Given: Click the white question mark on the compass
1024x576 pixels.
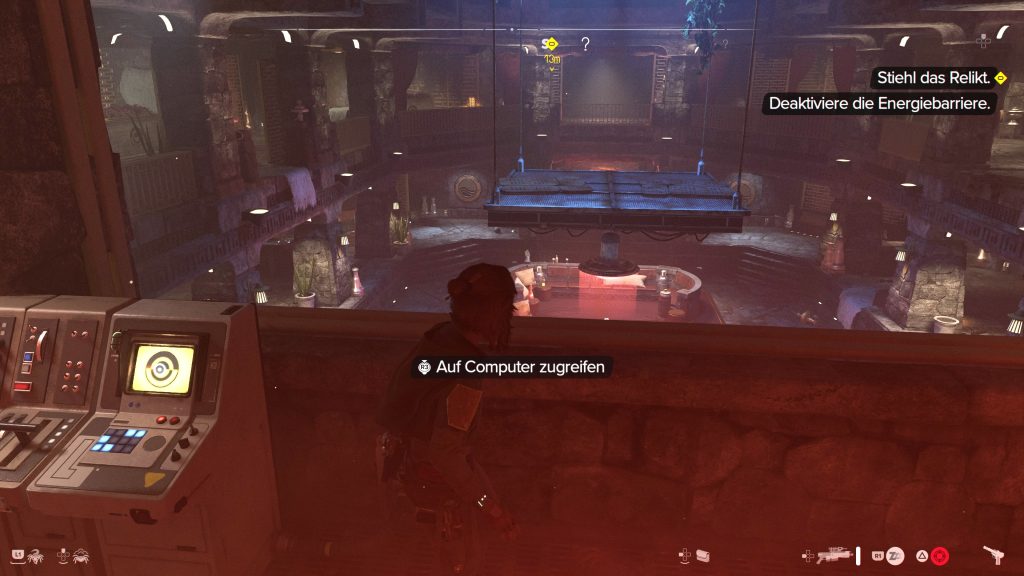Looking at the screenshot, I should coord(585,44).
